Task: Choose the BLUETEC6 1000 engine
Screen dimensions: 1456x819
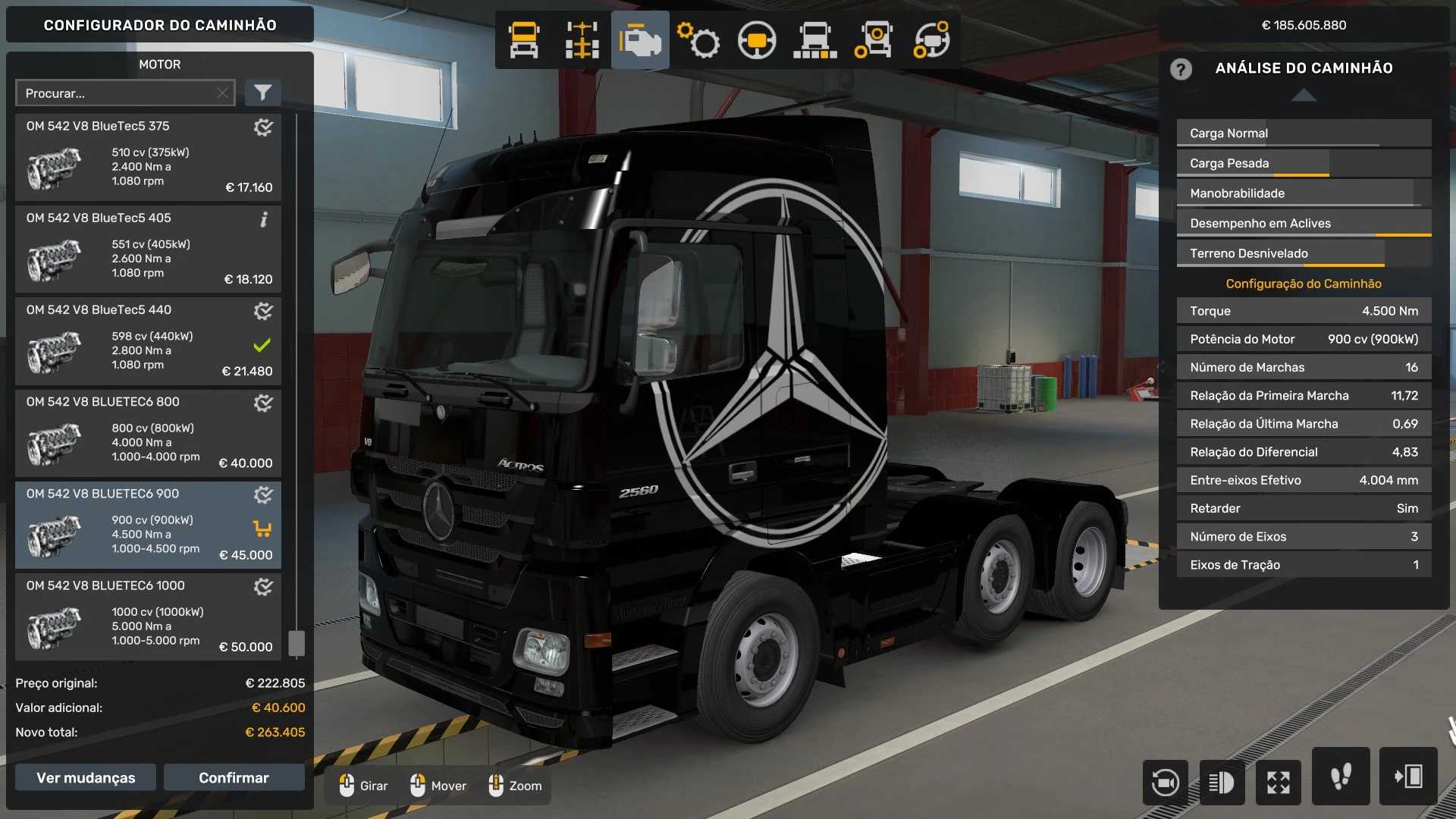Action: click(x=148, y=617)
